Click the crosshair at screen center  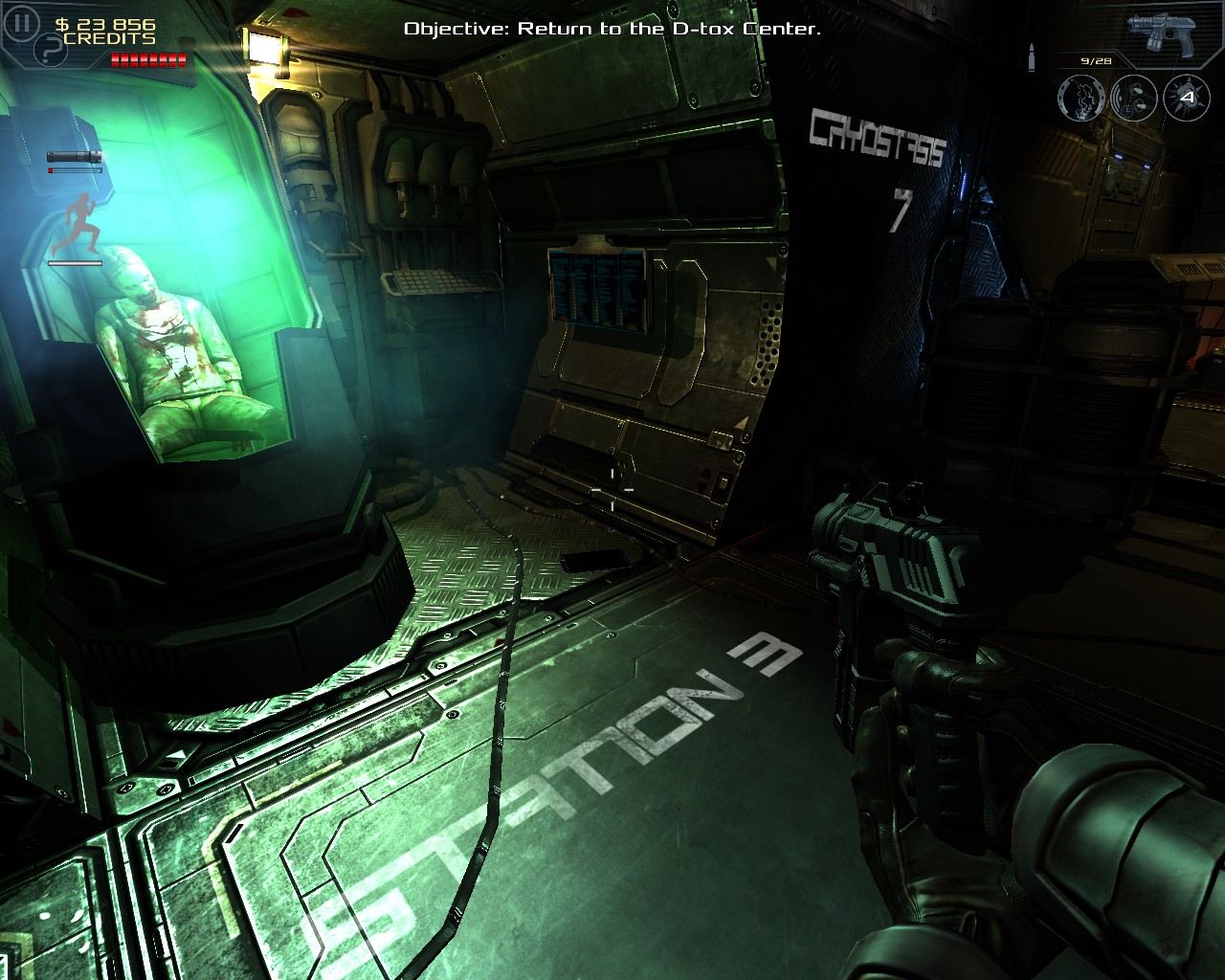(612, 490)
